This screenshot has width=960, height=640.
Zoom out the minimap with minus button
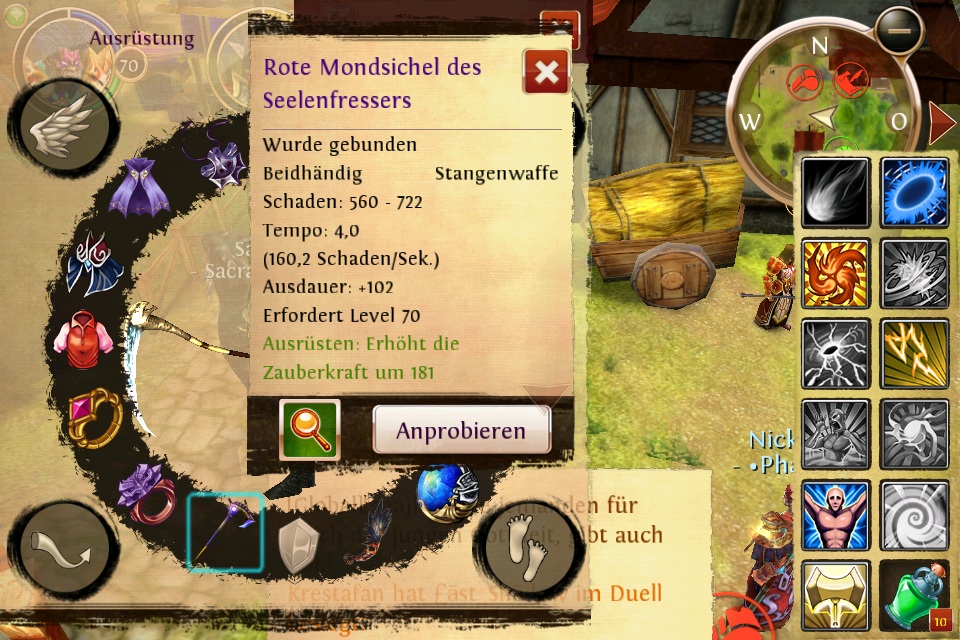900,32
